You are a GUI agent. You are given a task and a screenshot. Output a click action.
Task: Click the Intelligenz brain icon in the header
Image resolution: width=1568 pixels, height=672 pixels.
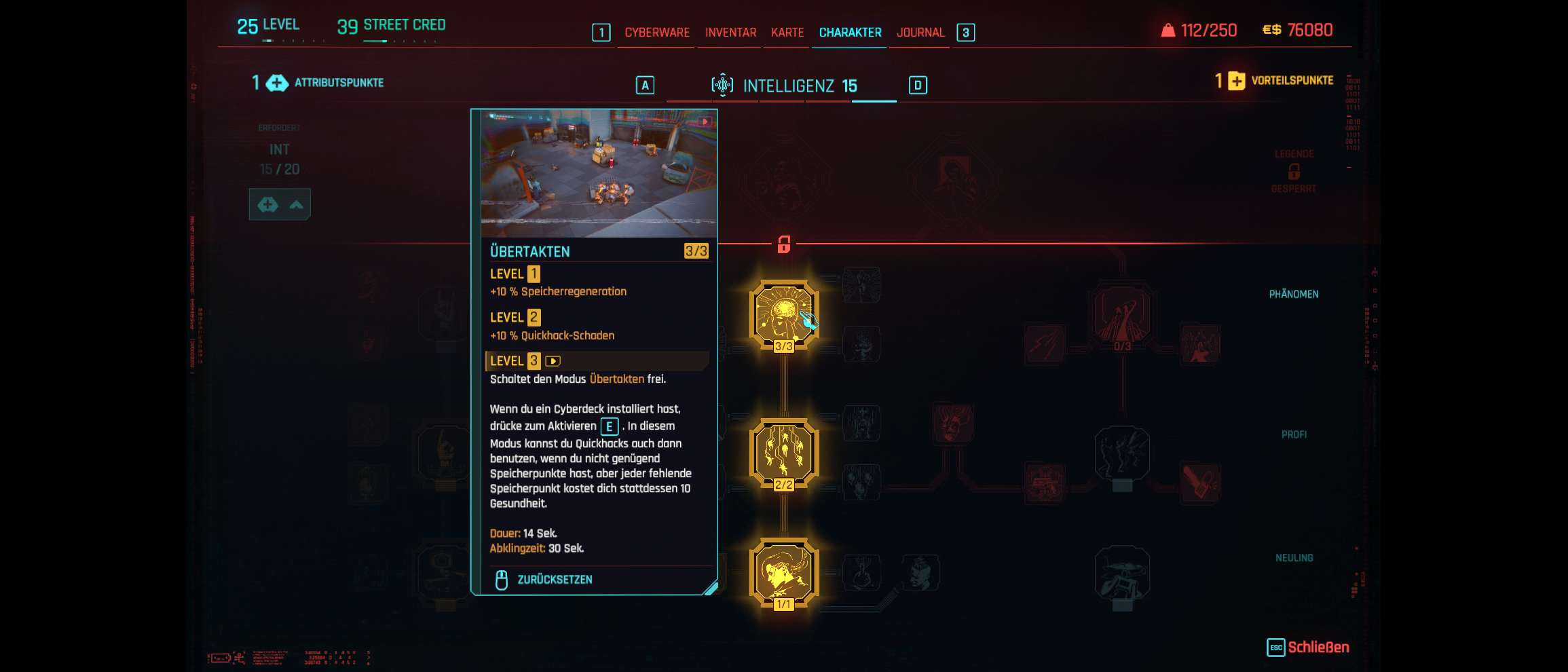(724, 84)
